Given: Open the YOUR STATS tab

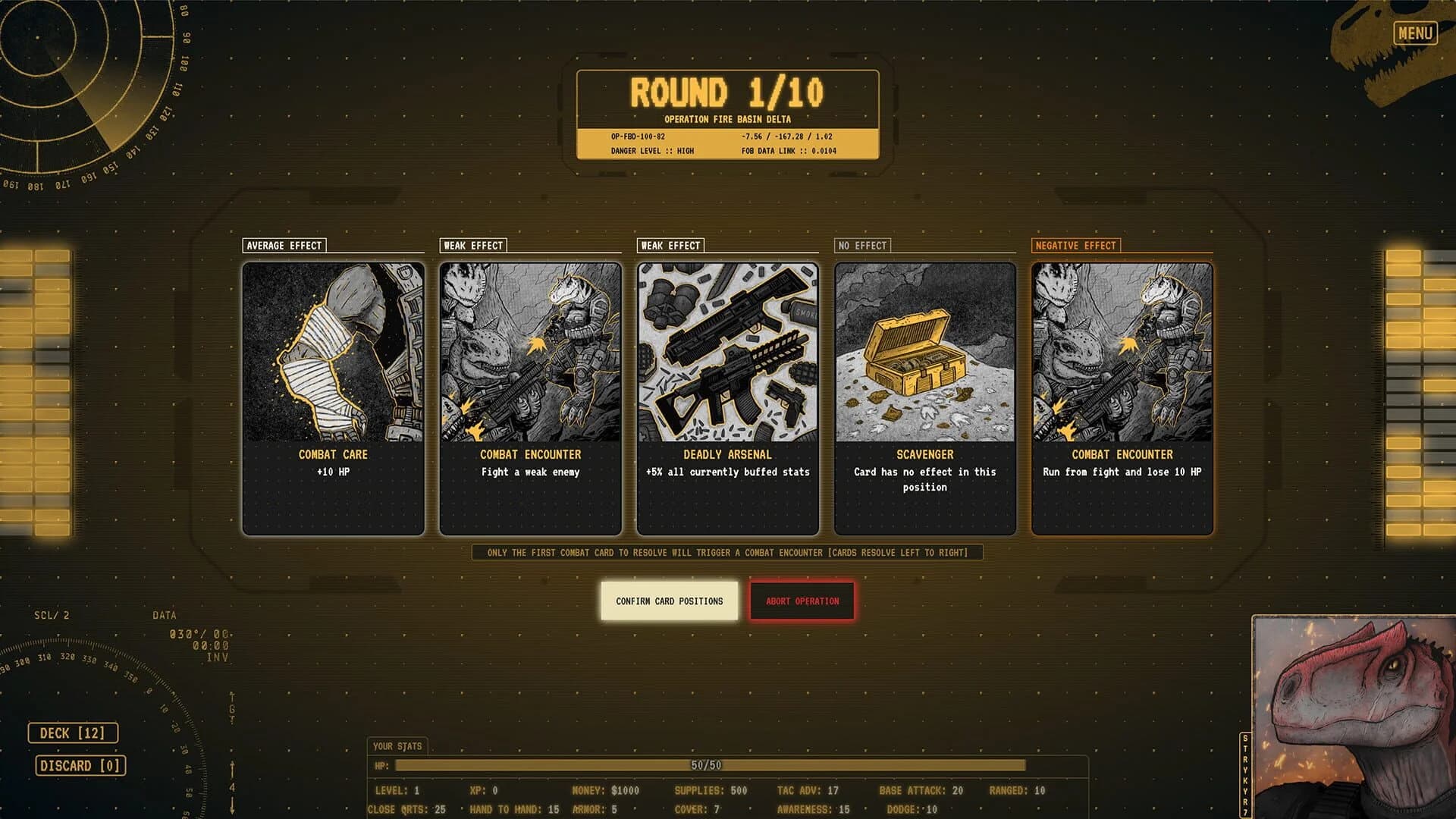Looking at the screenshot, I should tap(397, 746).
